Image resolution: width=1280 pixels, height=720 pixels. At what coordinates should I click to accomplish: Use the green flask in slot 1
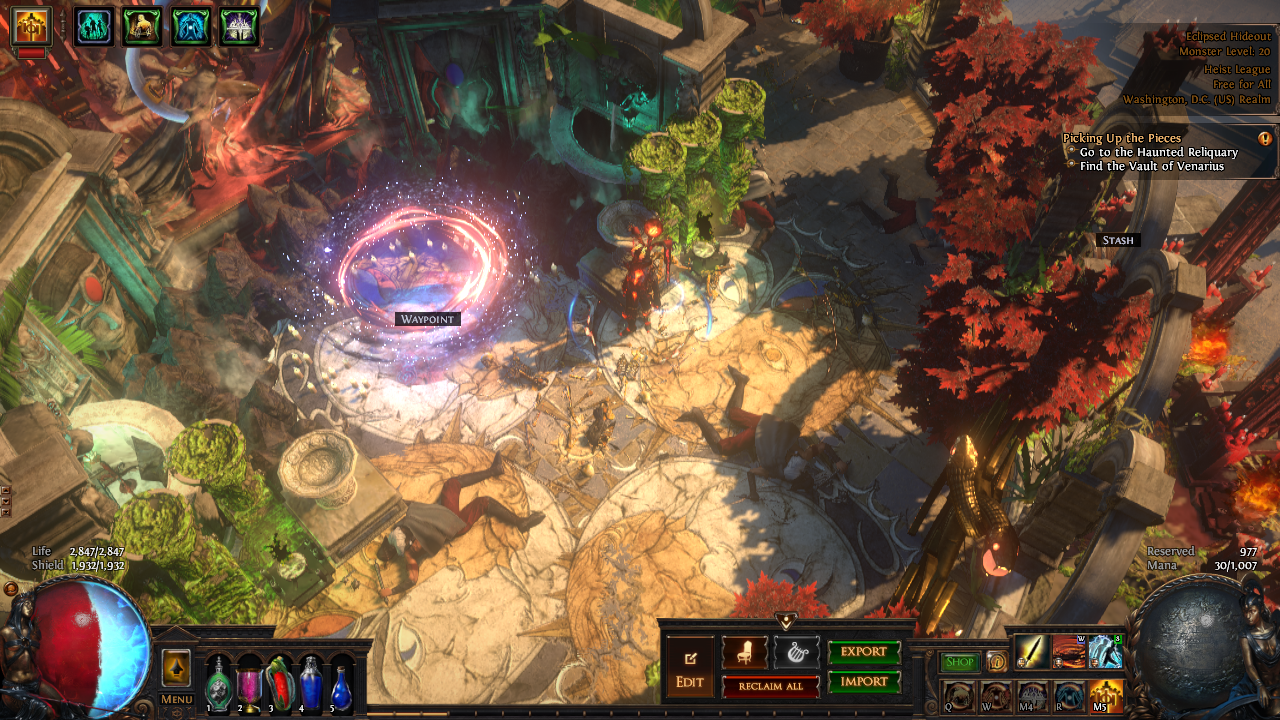(x=219, y=684)
